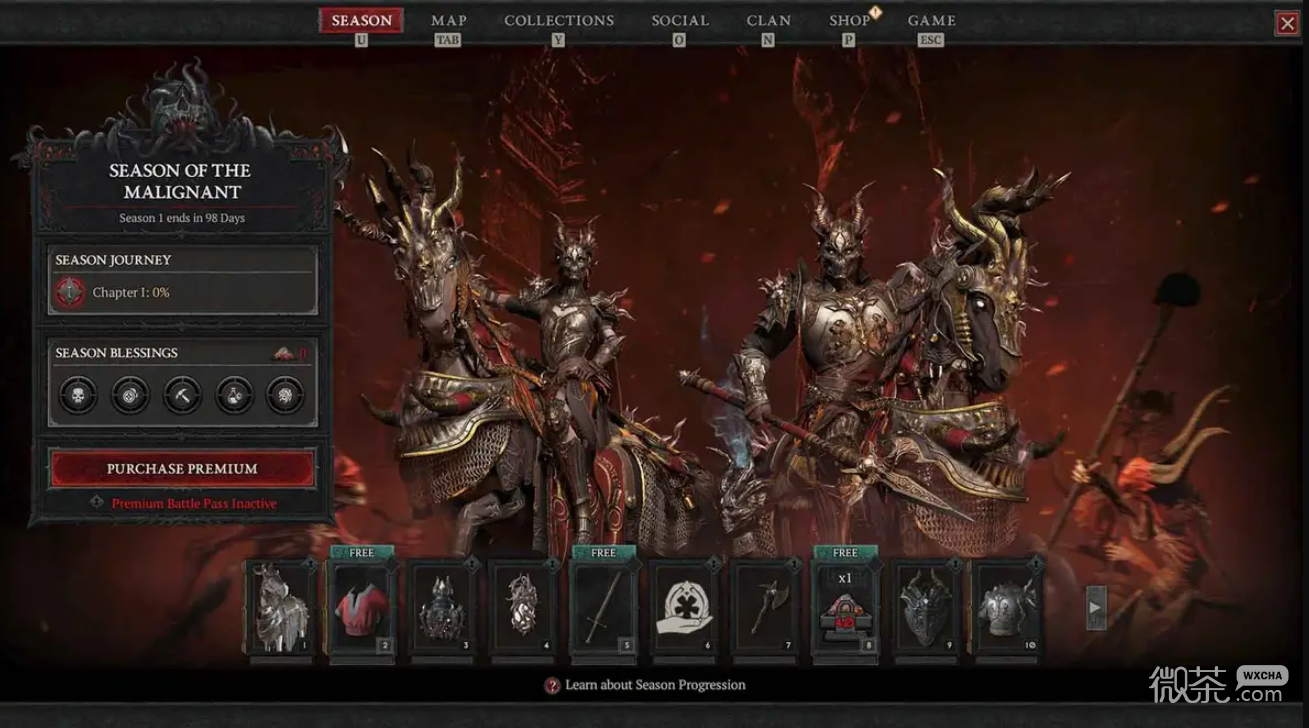Show the Clan tab
The height and width of the screenshot is (728, 1309).
click(x=768, y=21)
